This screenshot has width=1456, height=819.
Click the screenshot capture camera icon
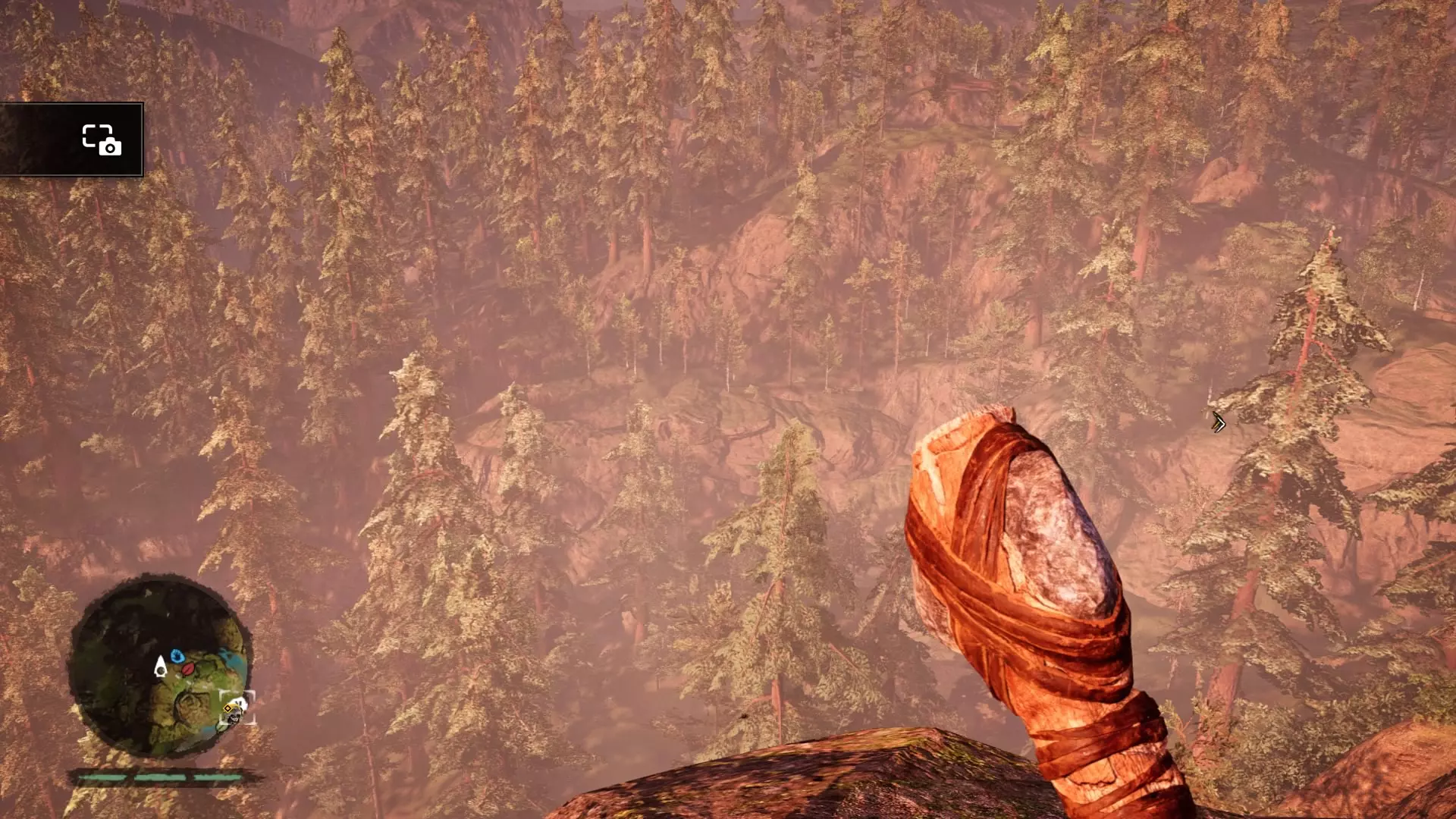click(101, 140)
